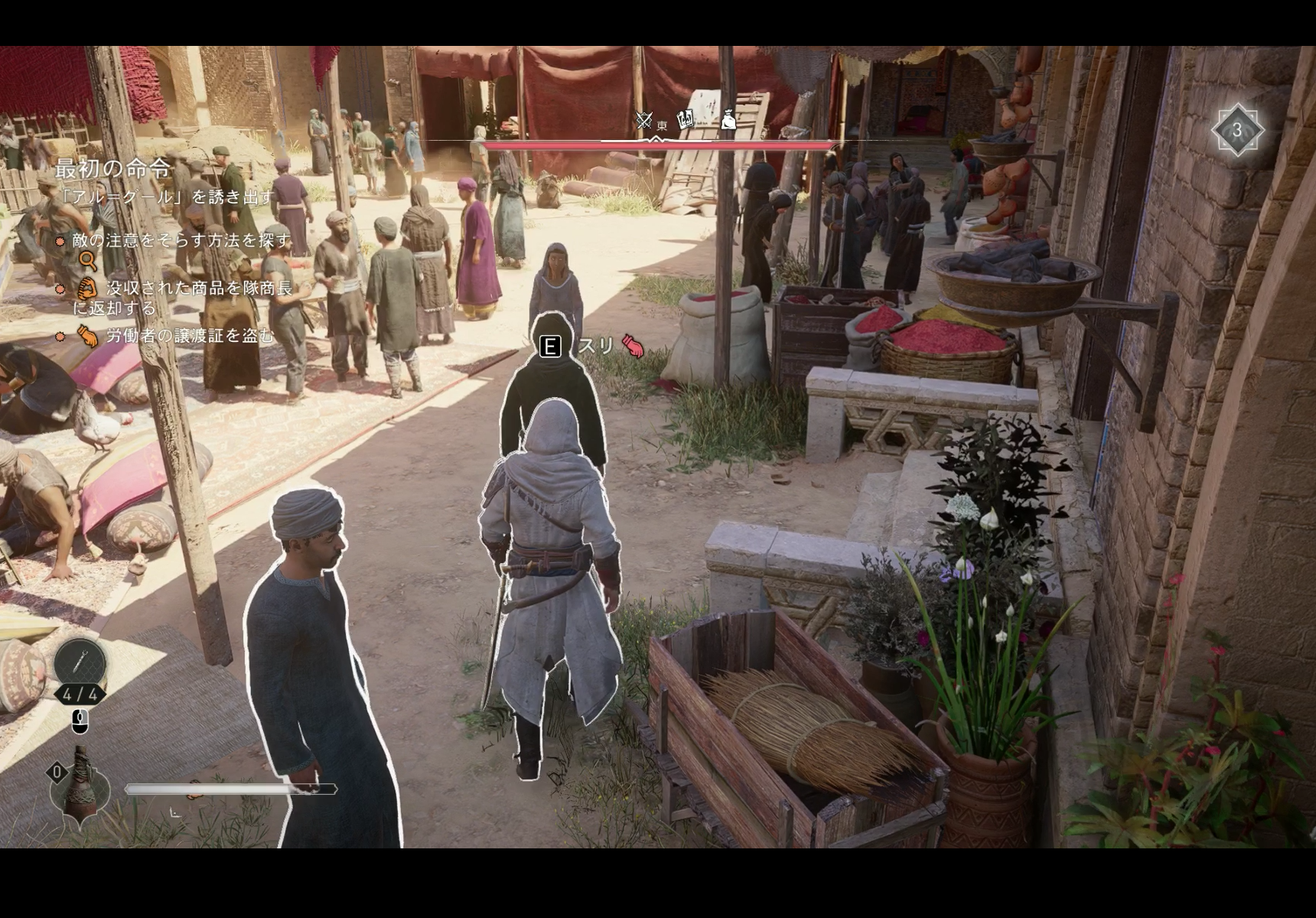The image size is (1316, 918).
Task: Select the objective 労働者の譲渡証を盗む
Action: 190,335
